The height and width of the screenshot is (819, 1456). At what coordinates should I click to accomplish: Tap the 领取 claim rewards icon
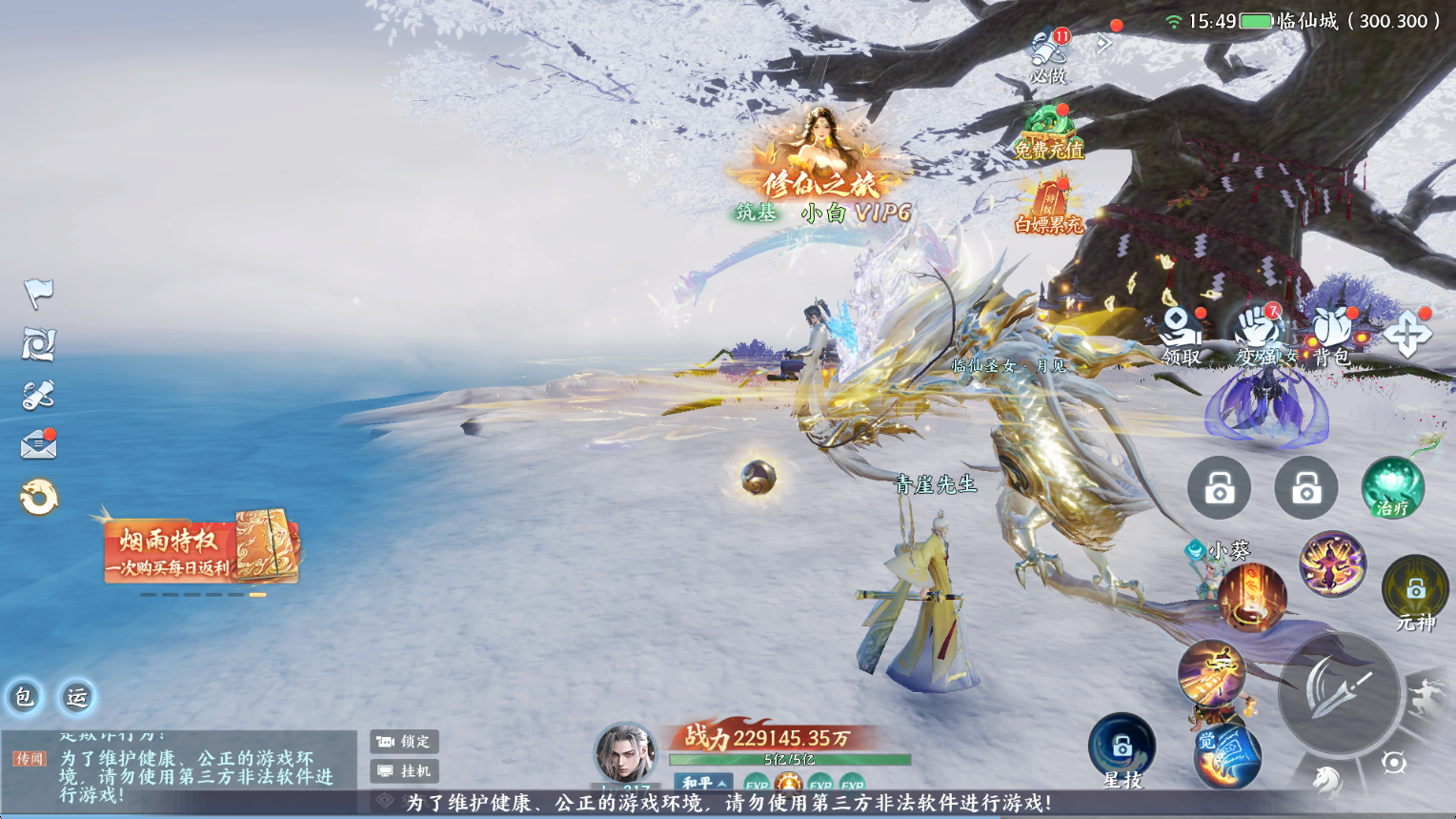1181,336
